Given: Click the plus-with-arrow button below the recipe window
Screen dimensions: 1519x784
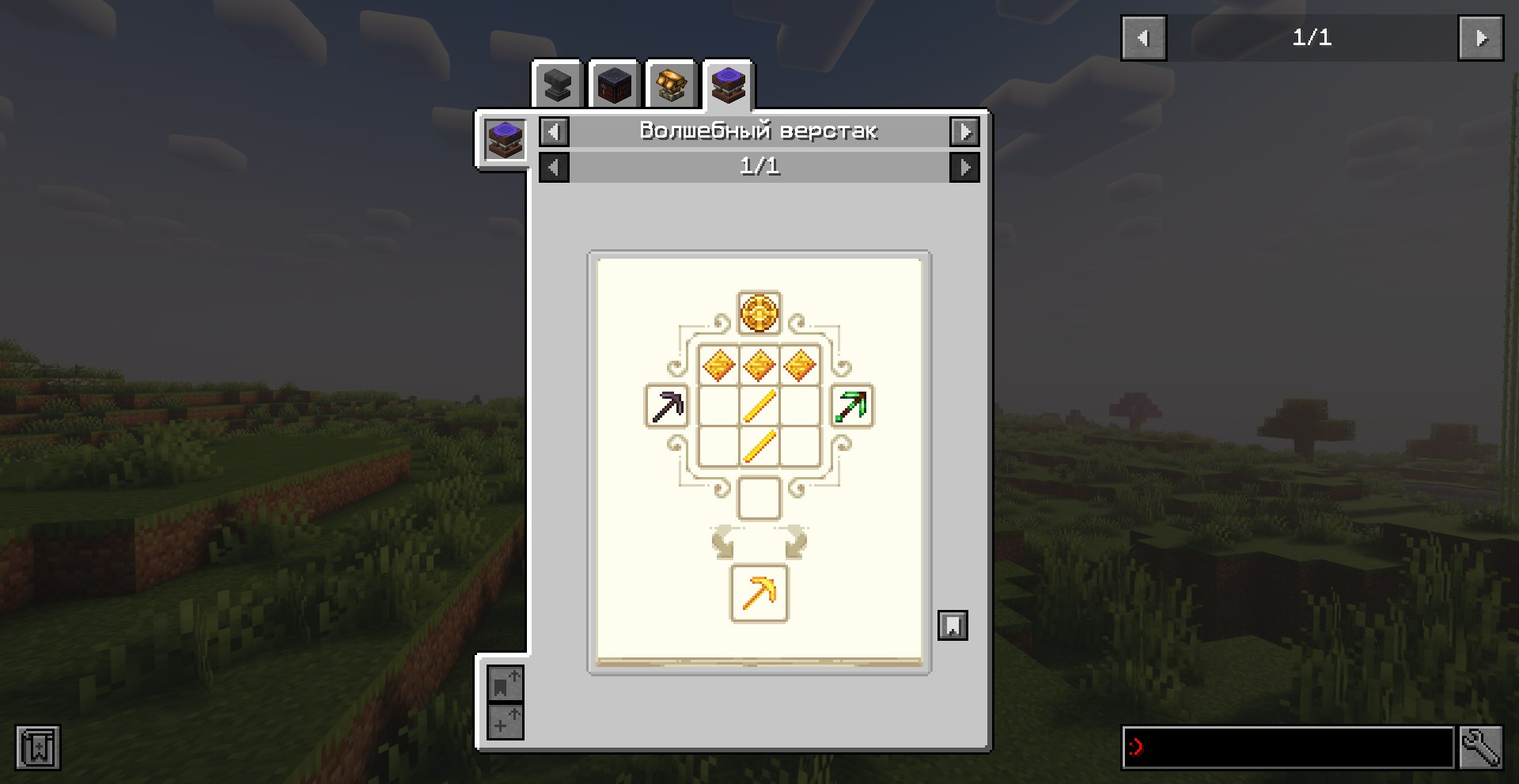Looking at the screenshot, I should coord(505,722).
